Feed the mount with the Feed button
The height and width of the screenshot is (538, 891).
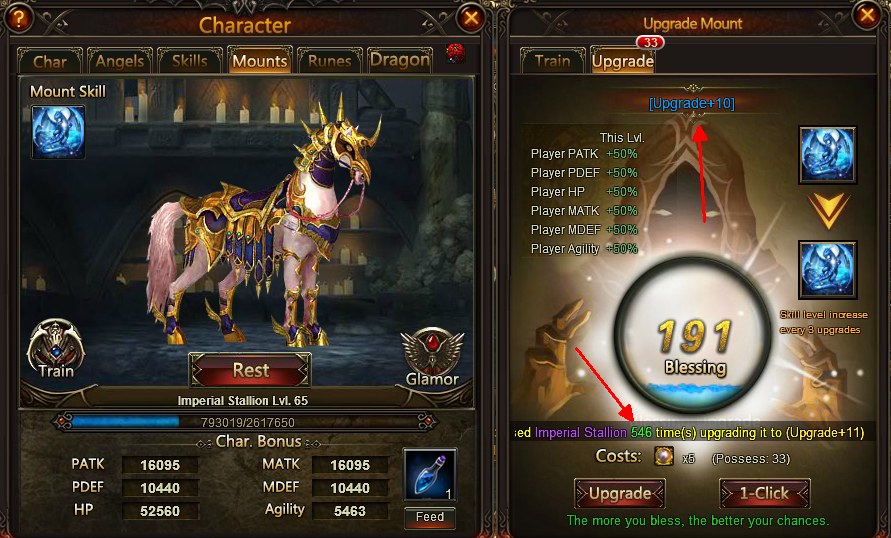(430, 517)
